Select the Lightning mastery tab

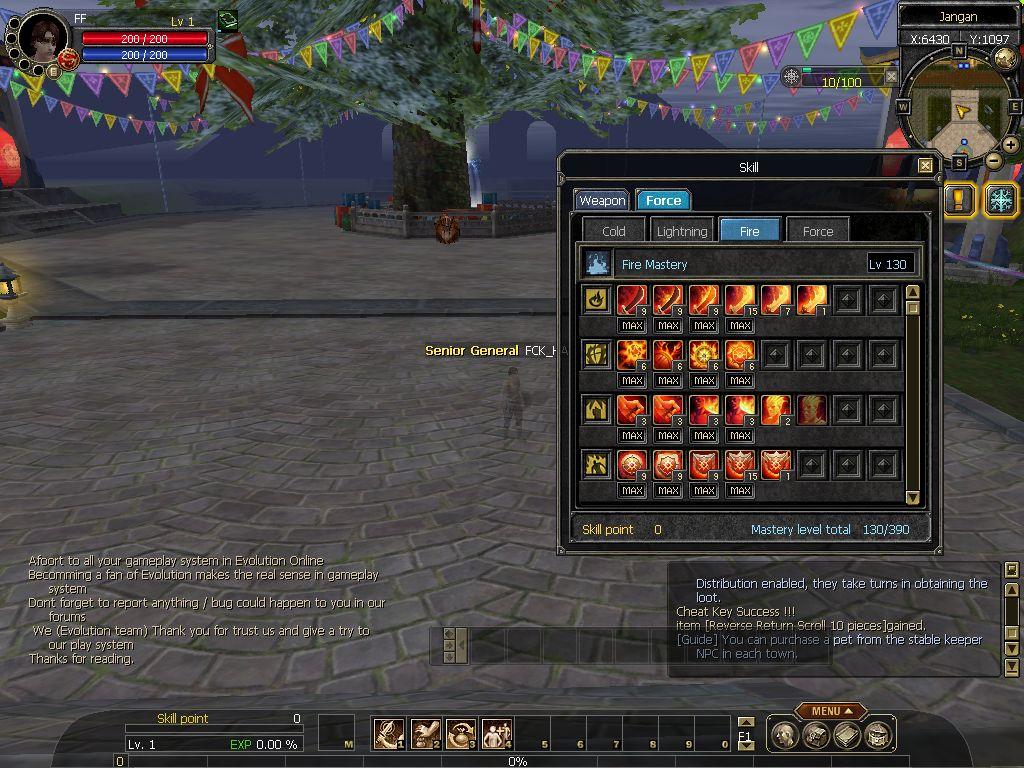[682, 231]
